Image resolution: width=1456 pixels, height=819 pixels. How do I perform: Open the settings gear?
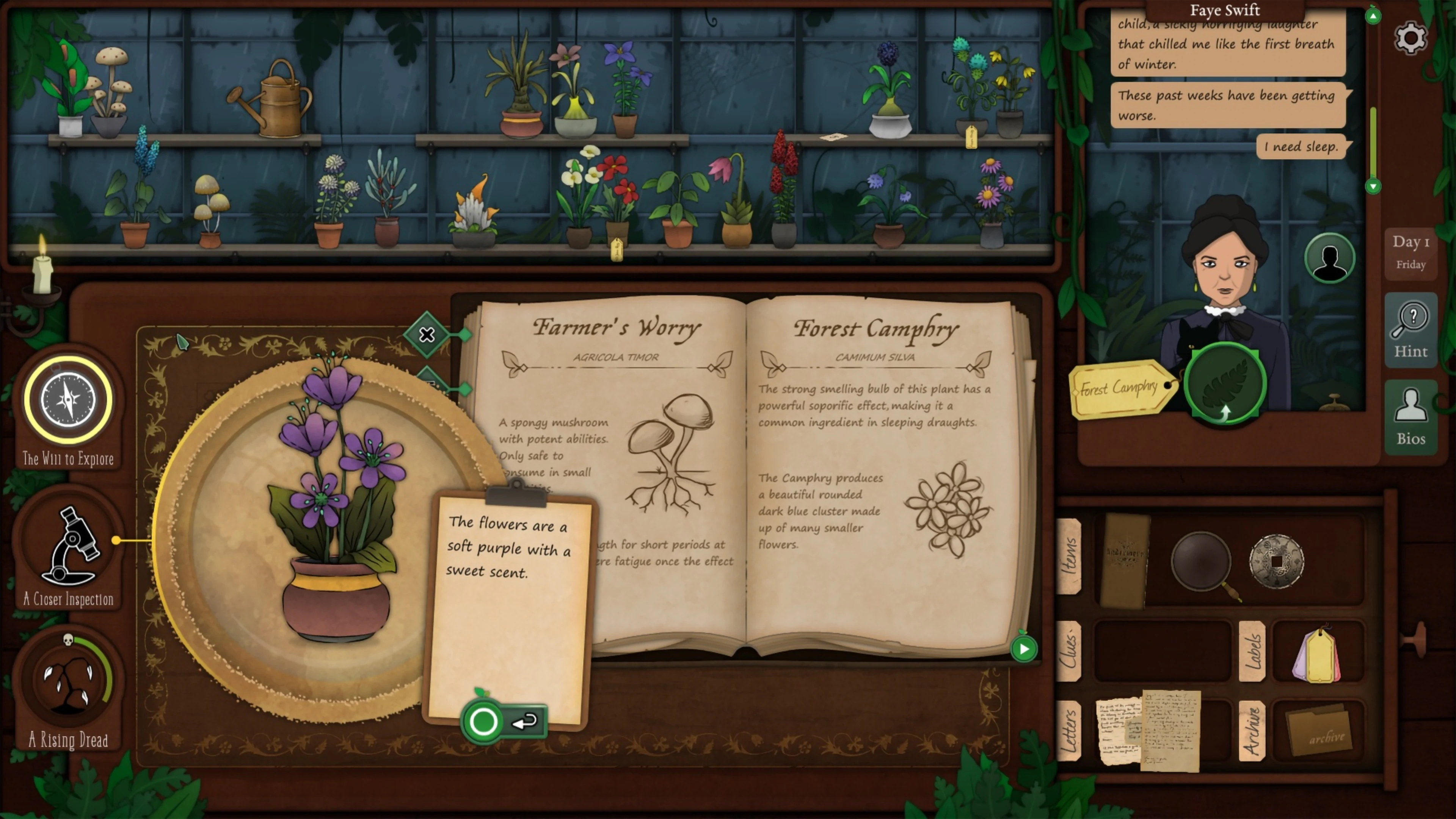(1410, 37)
